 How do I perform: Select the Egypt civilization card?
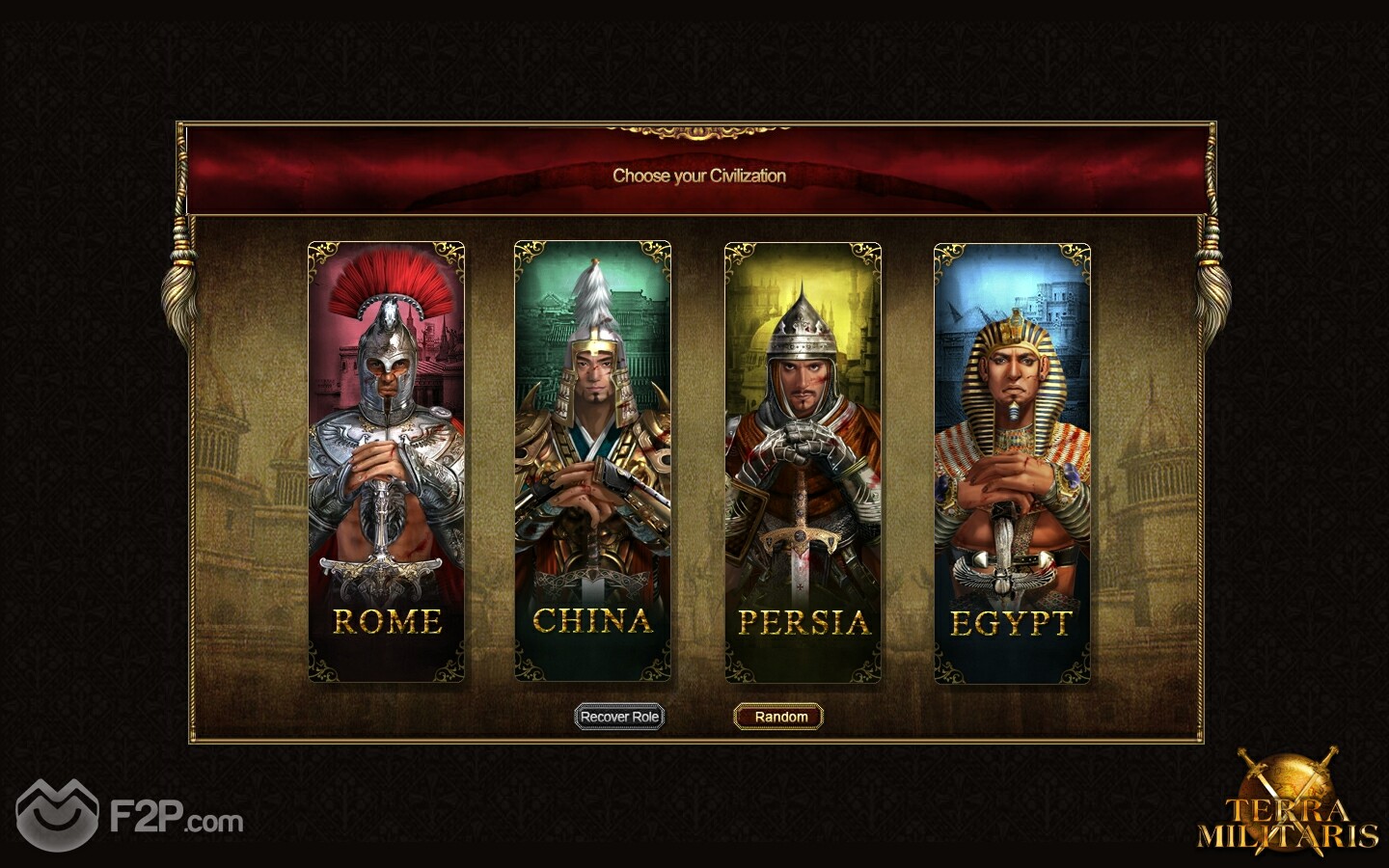(1012, 461)
